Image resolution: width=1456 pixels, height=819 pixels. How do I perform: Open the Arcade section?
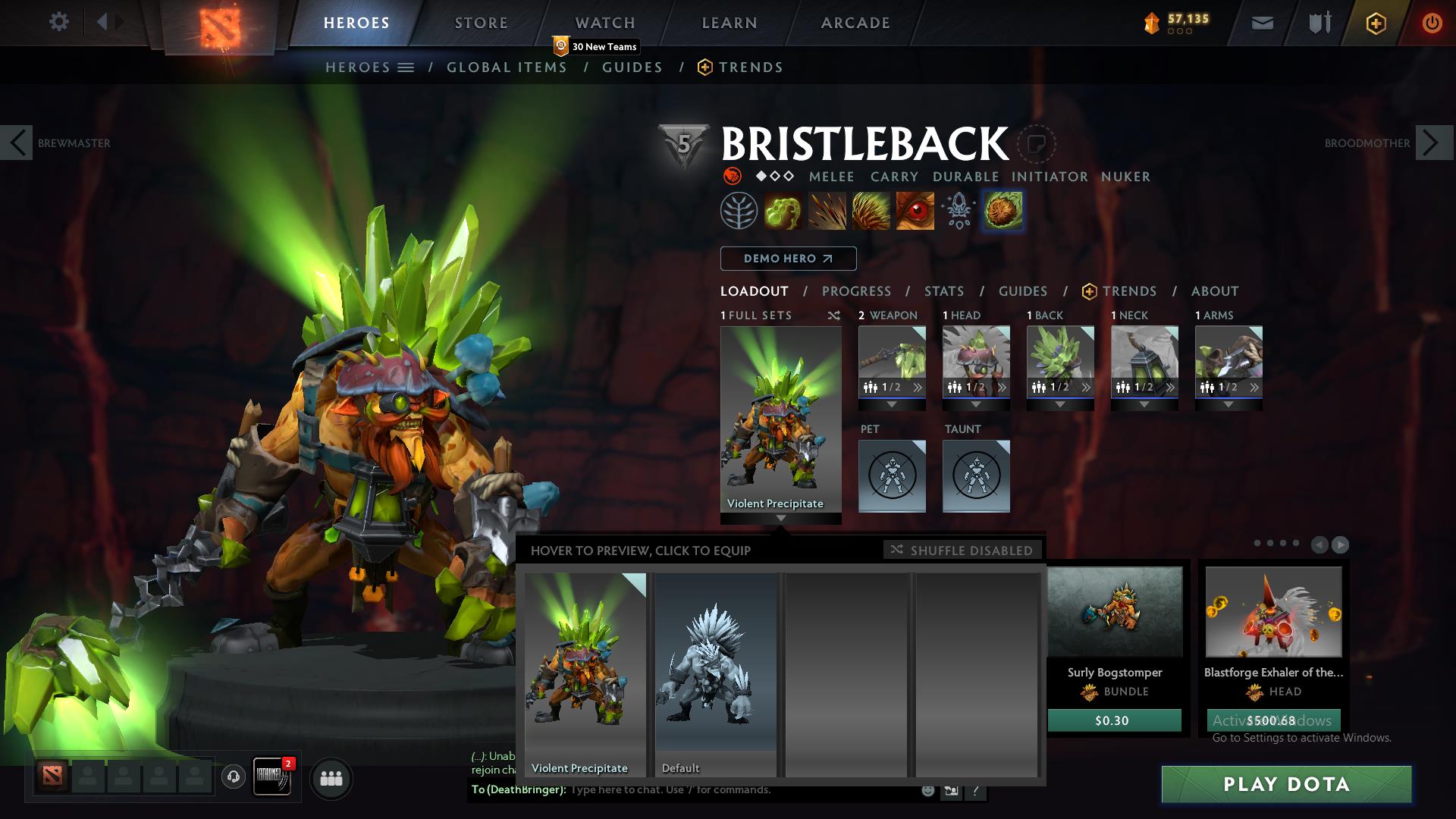(855, 23)
